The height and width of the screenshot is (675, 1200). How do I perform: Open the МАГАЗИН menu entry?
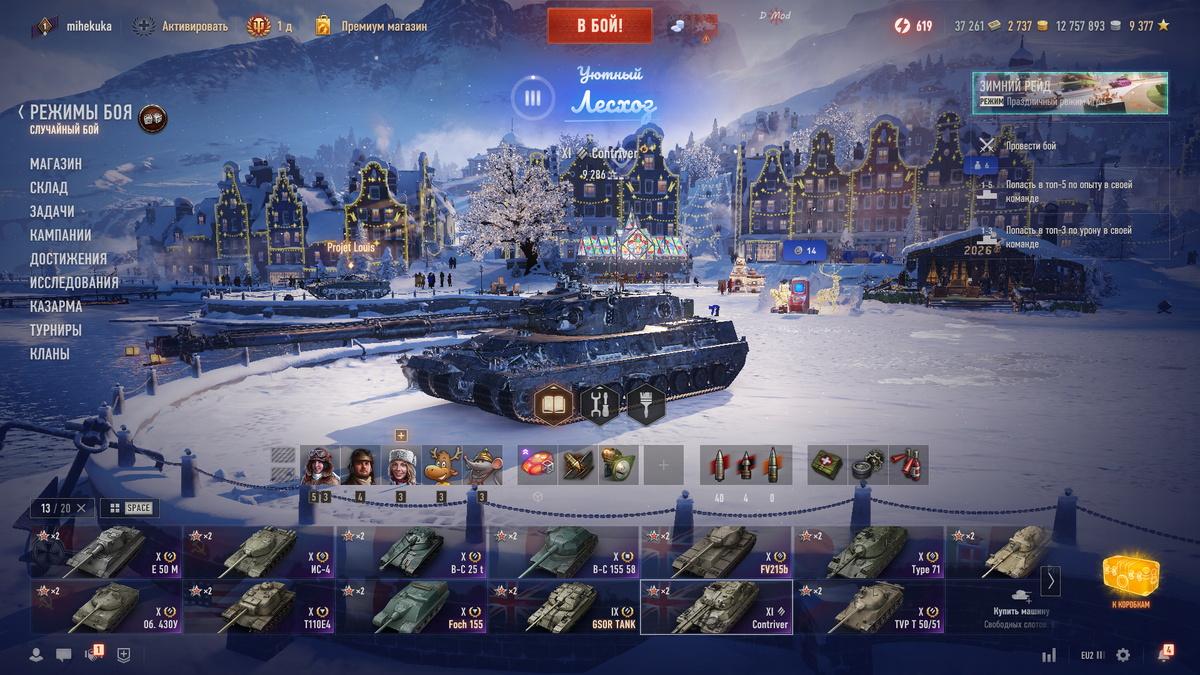(56, 164)
